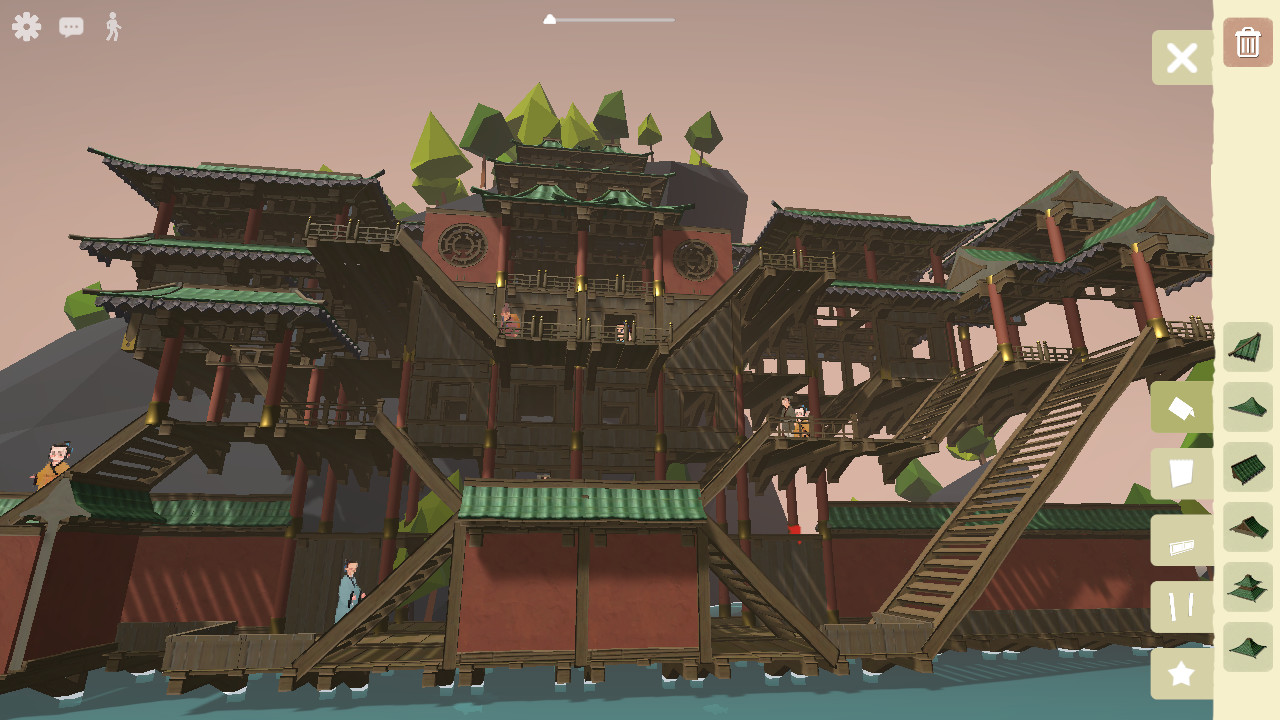Select the wooden pillars category icon
Viewport: 1280px width, 720px height.
[x=1182, y=607]
